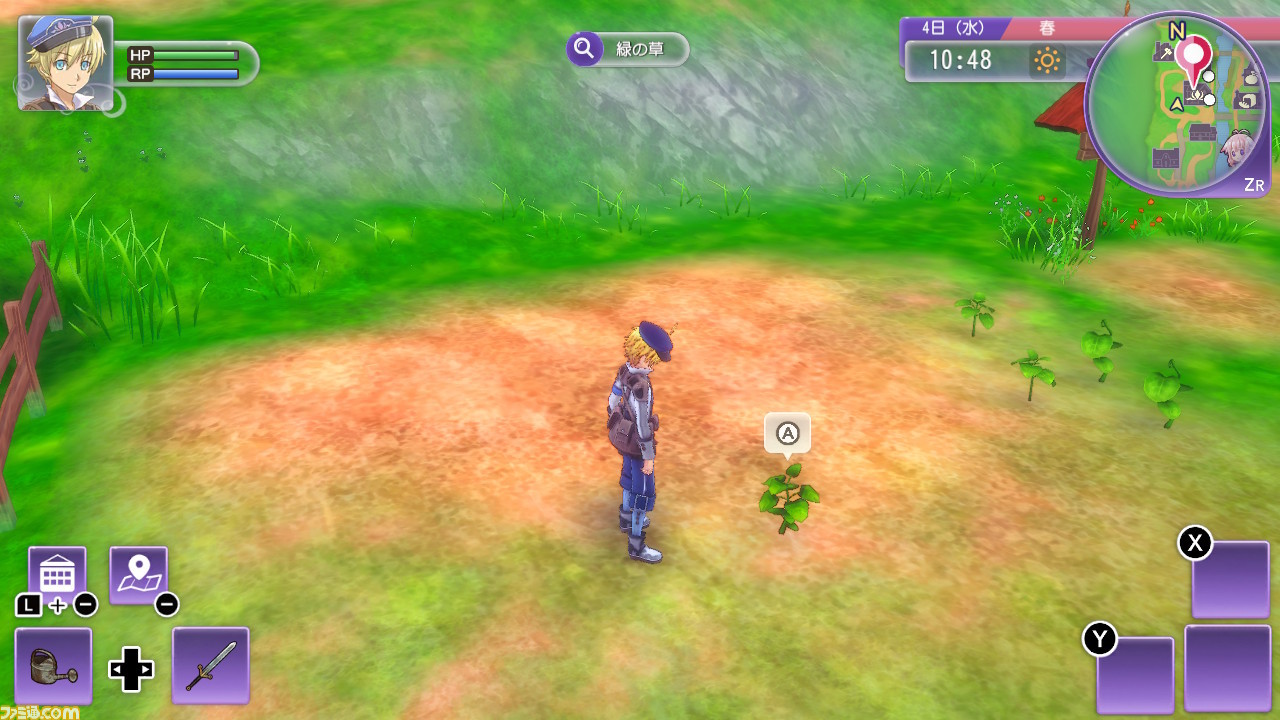Select the sword weapon slot
This screenshot has width=1280, height=720.
point(210,666)
